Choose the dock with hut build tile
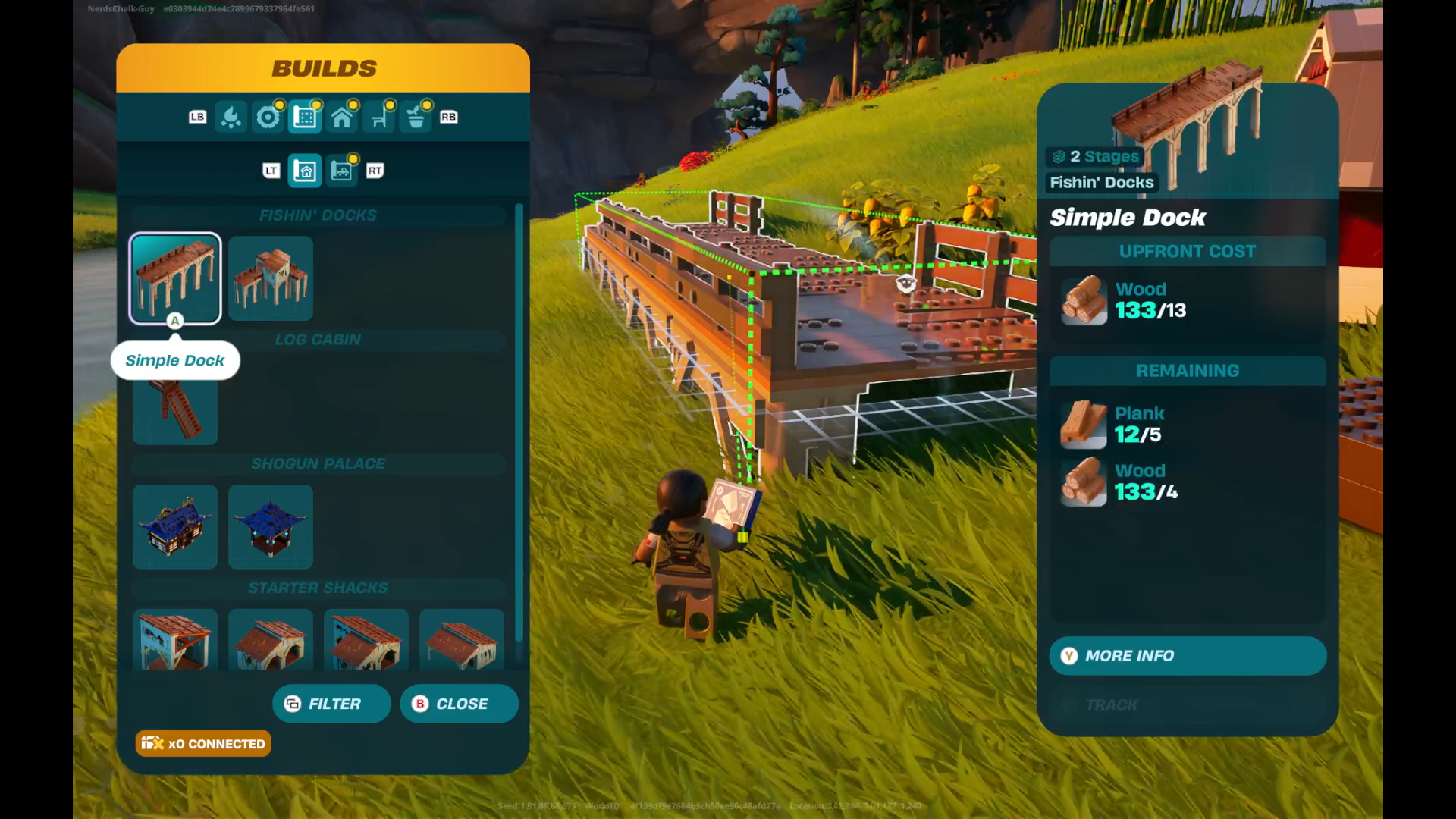The image size is (1456, 819). 271,278
